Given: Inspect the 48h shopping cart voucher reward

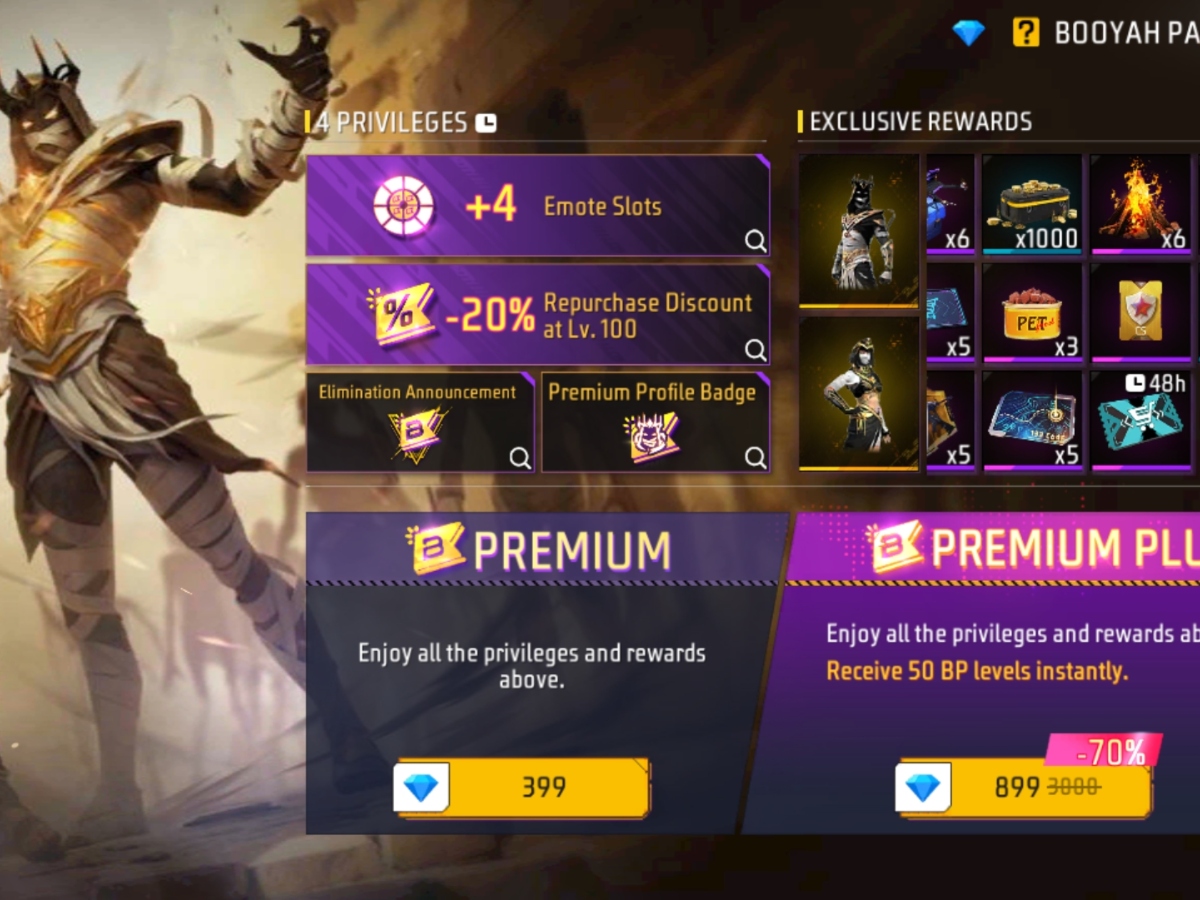Looking at the screenshot, I should (1142, 420).
